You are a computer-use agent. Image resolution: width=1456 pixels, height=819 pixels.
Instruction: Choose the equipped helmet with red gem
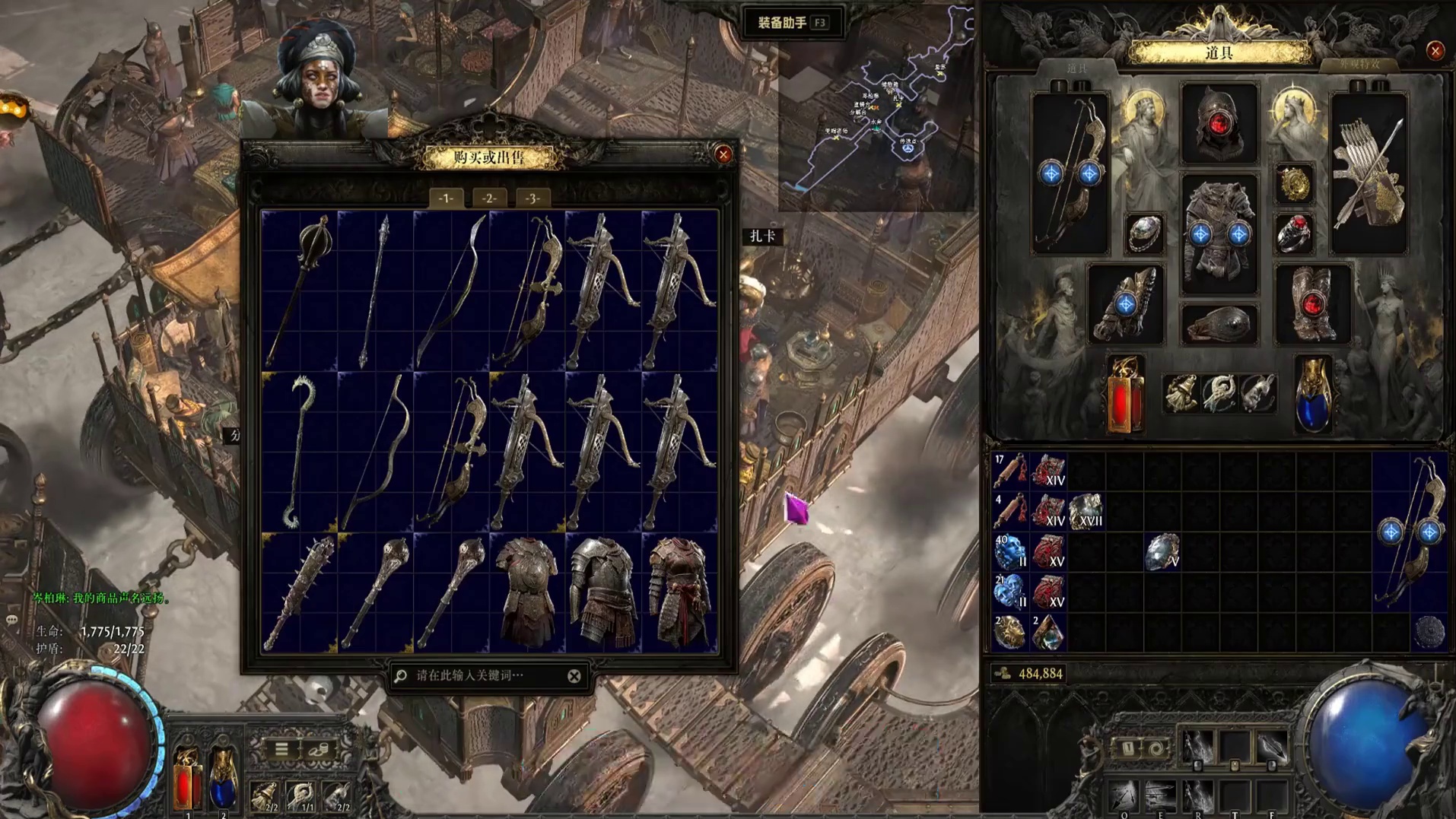coord(1219,124)
